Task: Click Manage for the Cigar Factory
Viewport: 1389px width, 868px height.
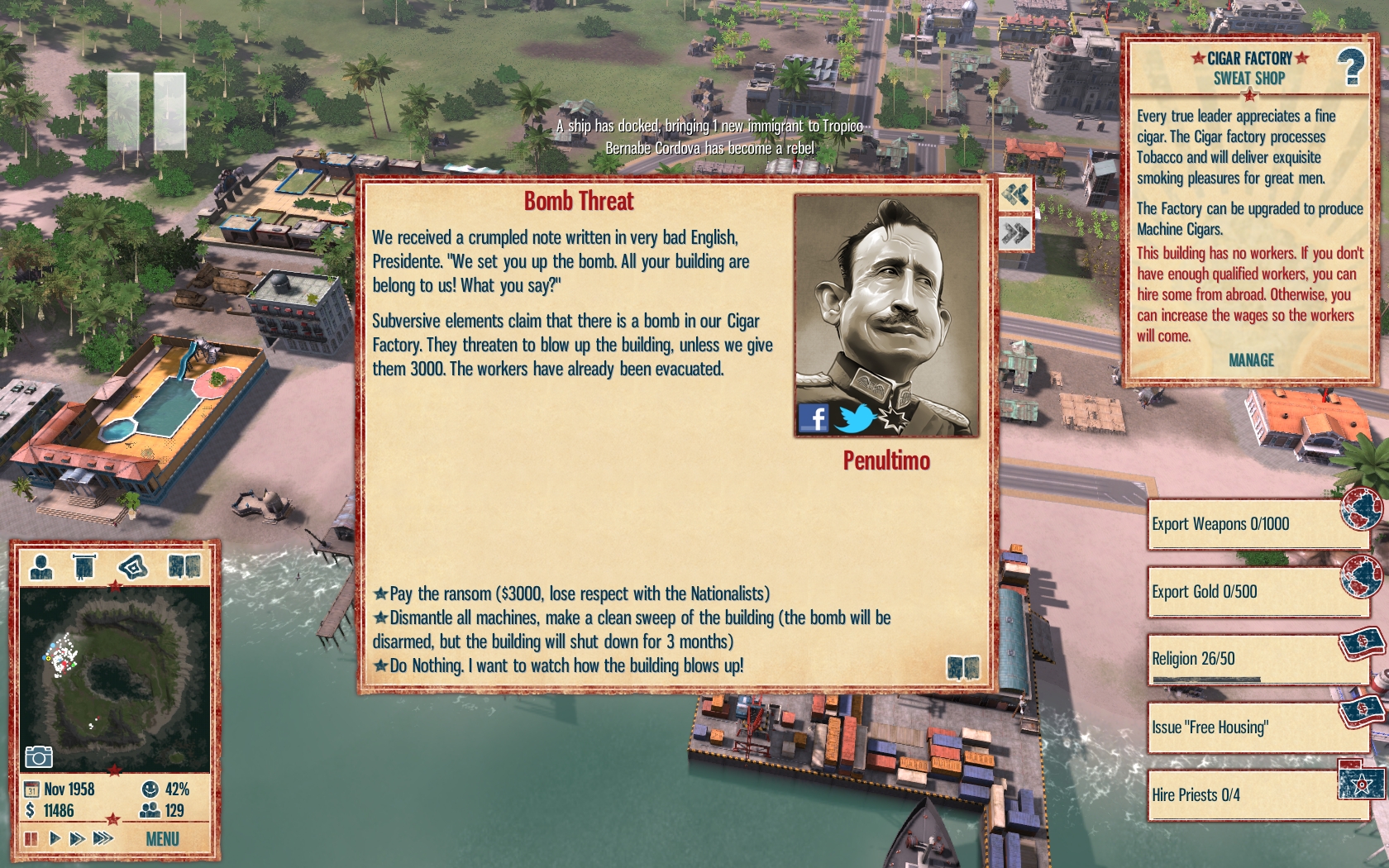Action: point(1250,360)
